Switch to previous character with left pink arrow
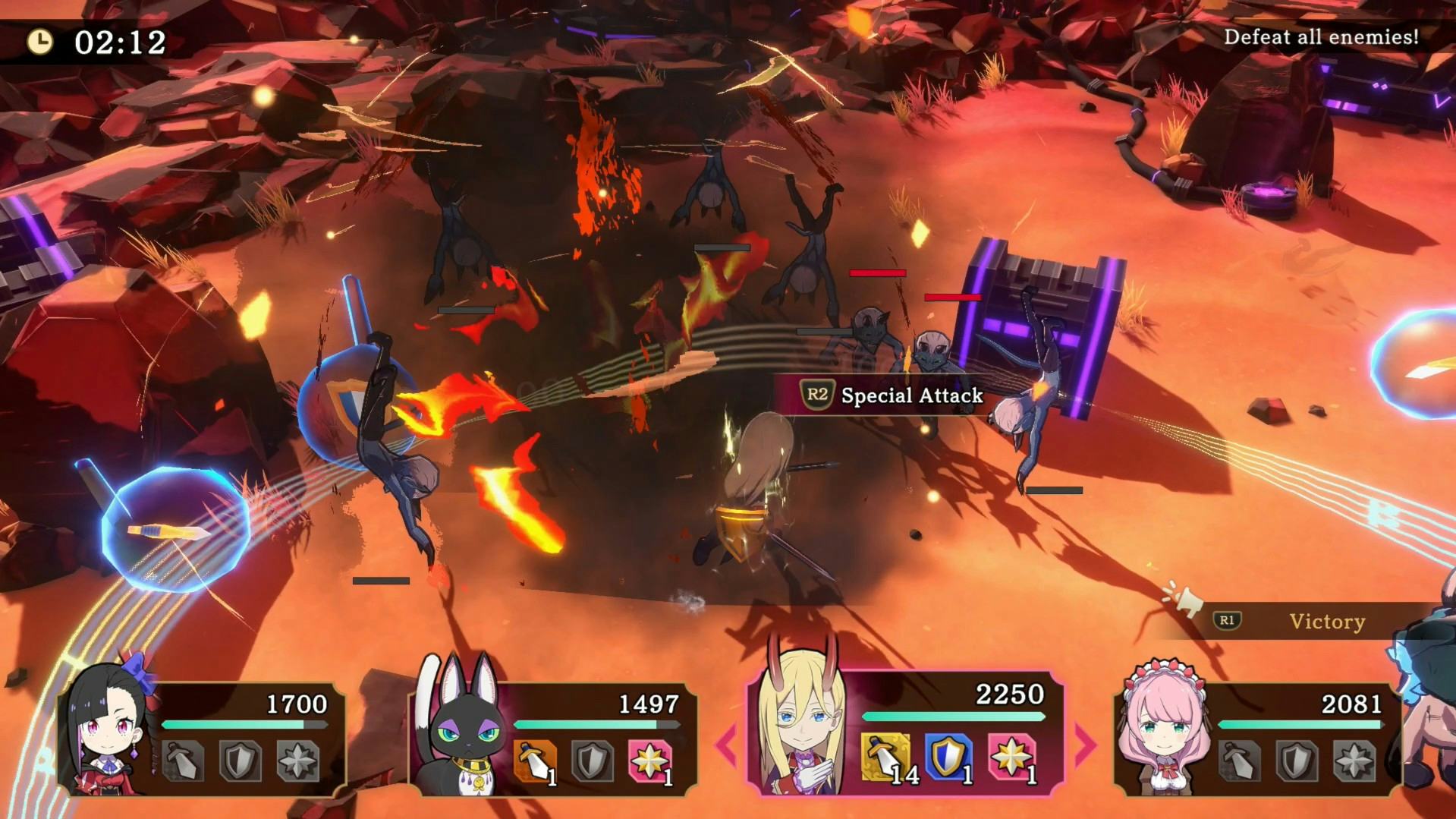Image resolution: width=1456 pixels, height=819 pixels. [725, 745]
